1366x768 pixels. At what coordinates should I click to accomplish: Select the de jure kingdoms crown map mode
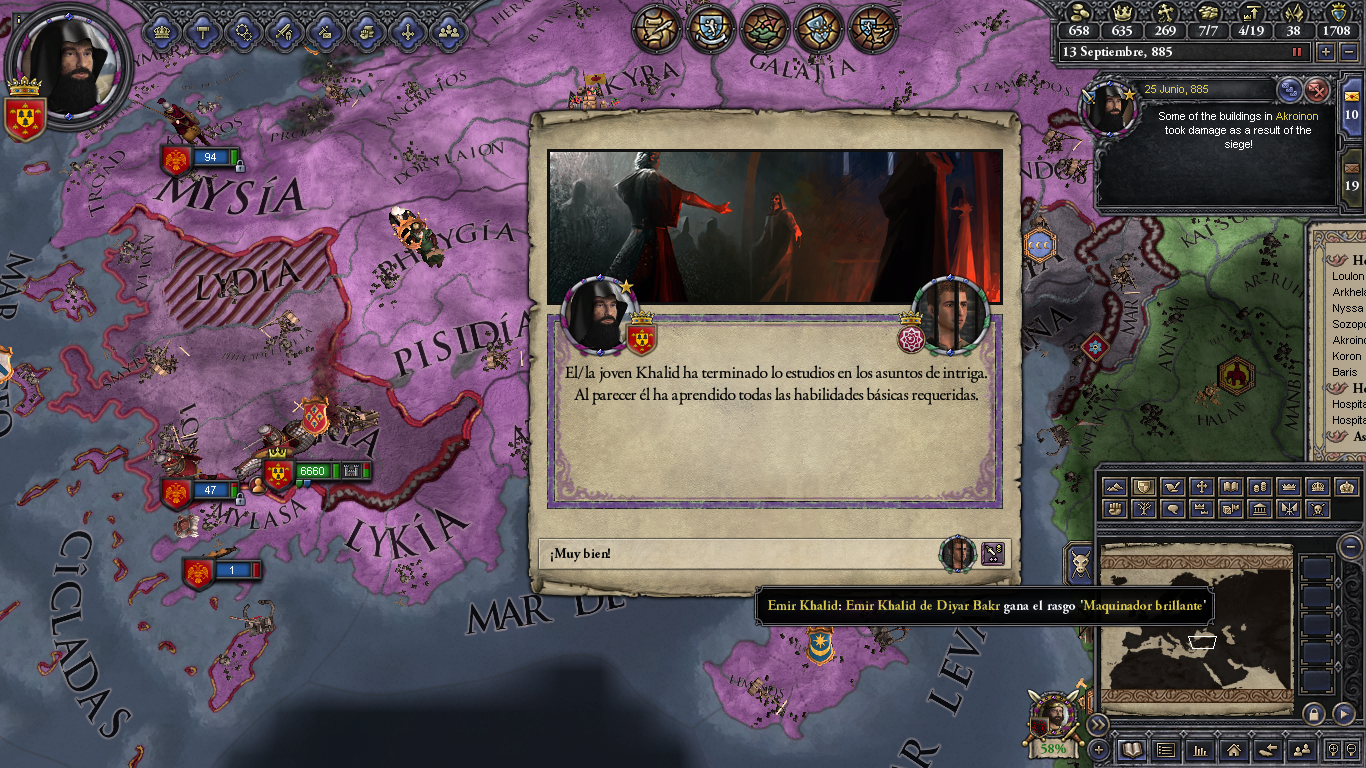pos(1287,487)
